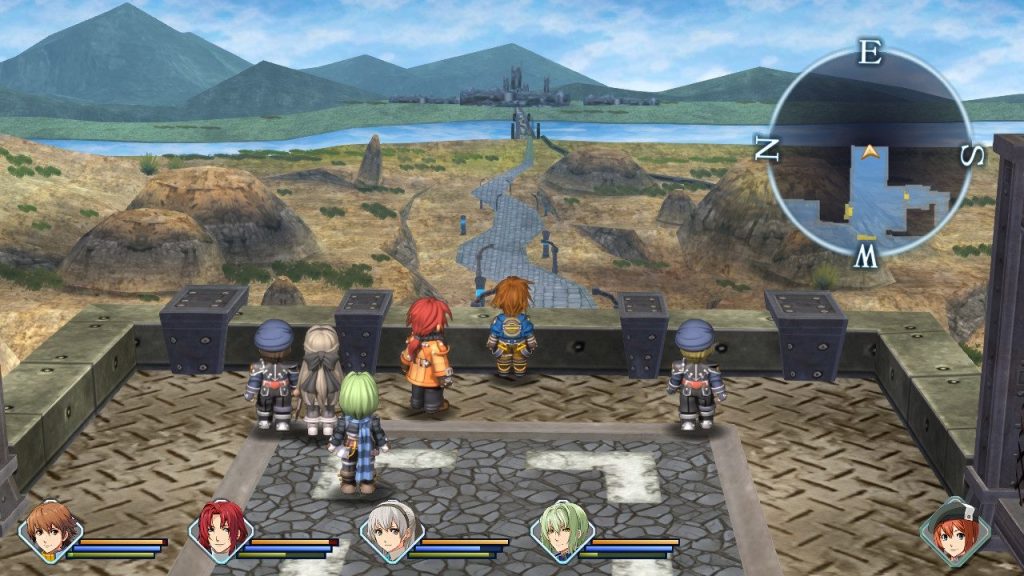Select the brown-haired party leader portrait
This screenshot has height=576, width=1024.
point(49,531)
